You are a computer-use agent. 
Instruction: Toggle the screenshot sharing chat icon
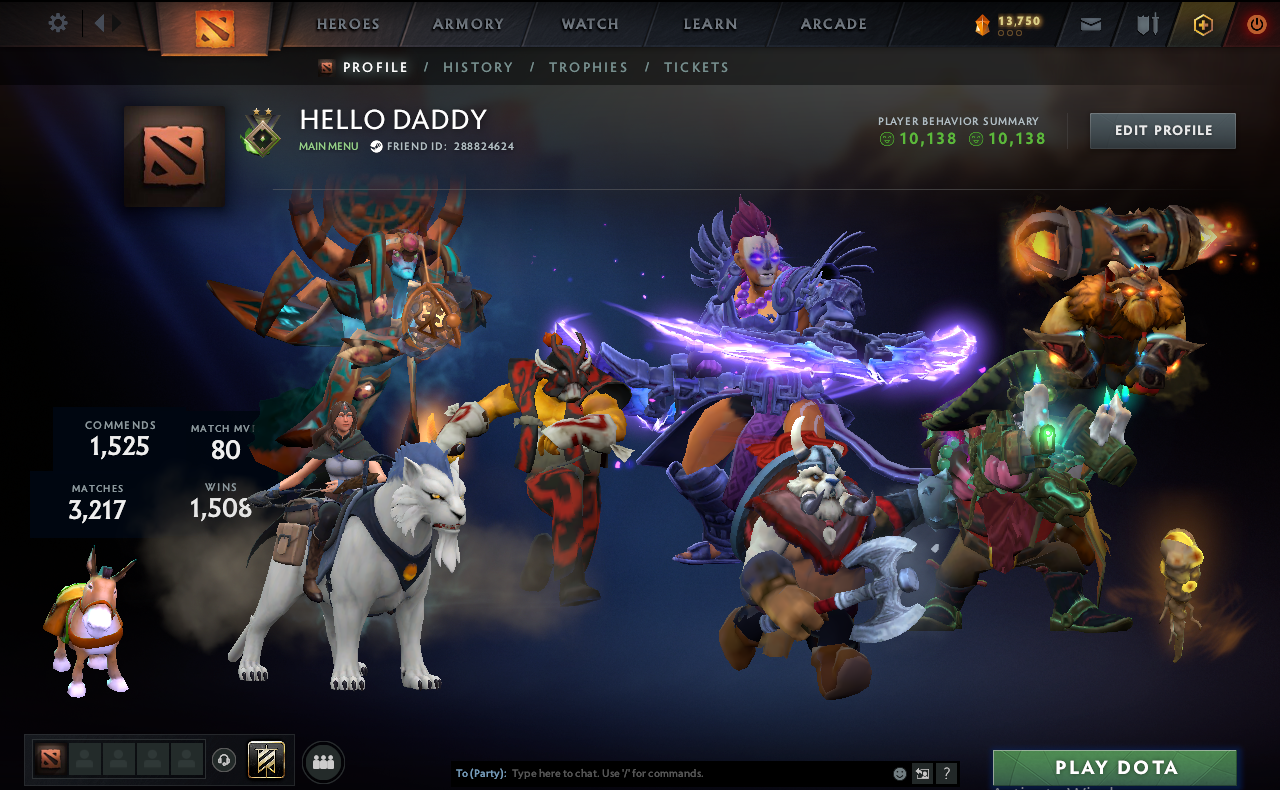pos(922,773)
